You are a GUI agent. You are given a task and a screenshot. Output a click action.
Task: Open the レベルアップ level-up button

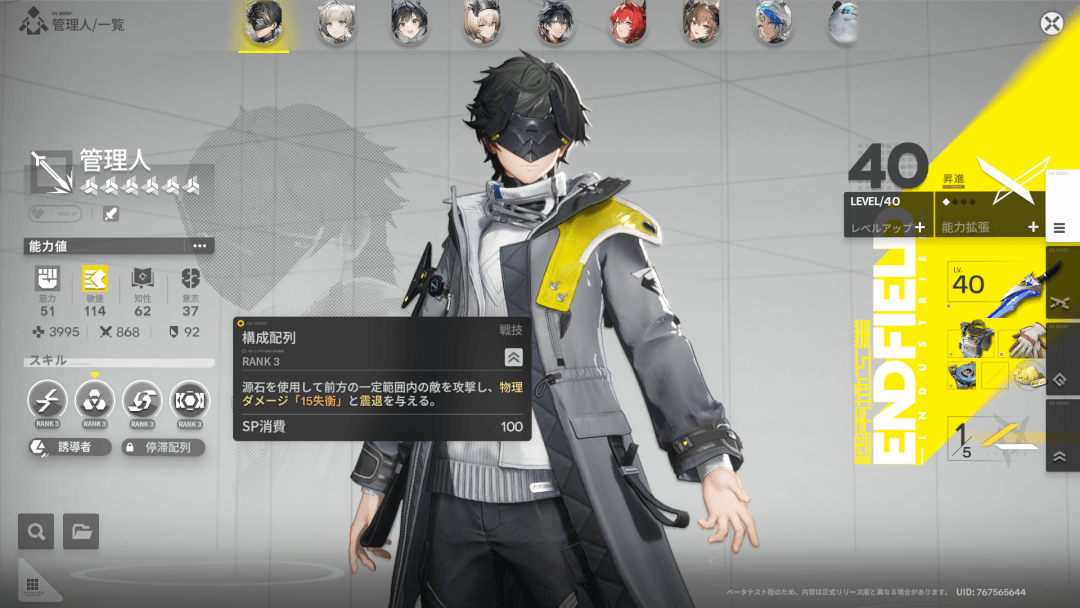887,227
